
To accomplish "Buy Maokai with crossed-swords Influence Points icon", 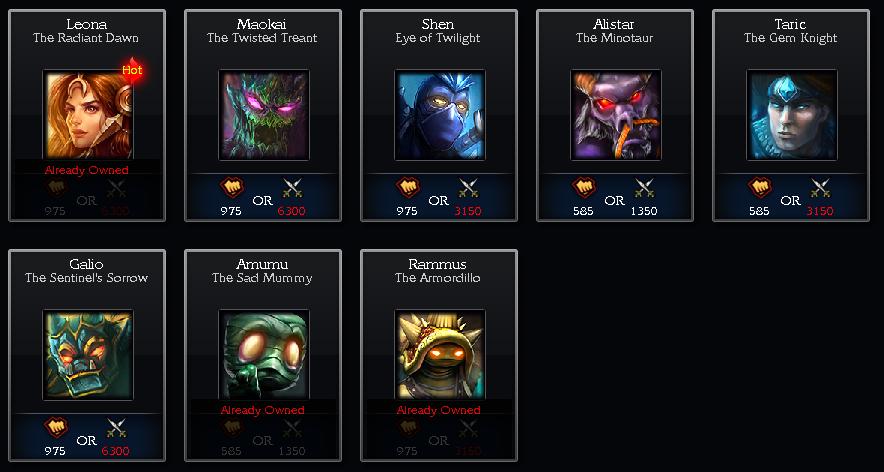I will pos(293,188).
